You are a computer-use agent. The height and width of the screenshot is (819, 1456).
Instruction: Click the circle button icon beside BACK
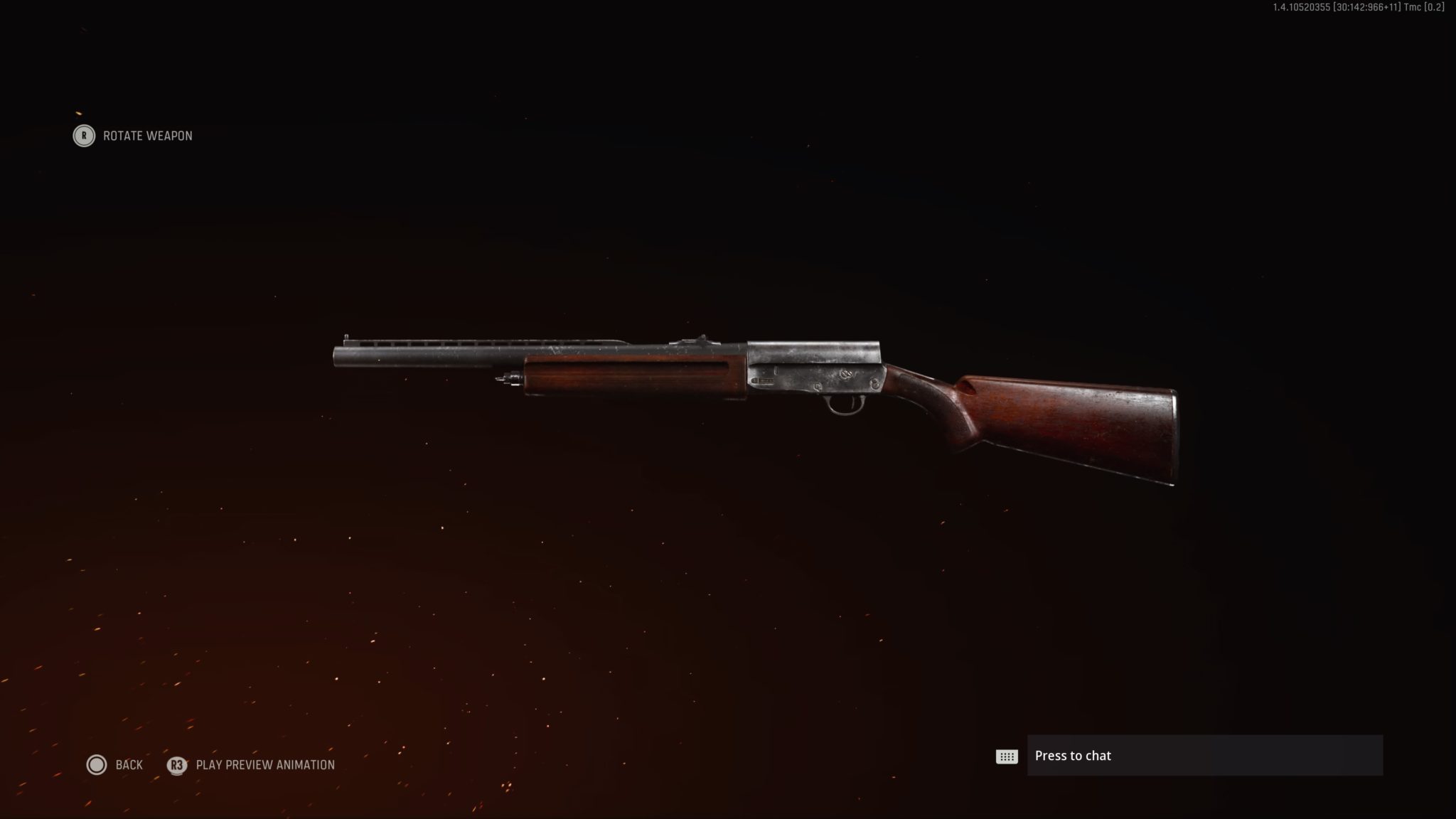(96, 765)
